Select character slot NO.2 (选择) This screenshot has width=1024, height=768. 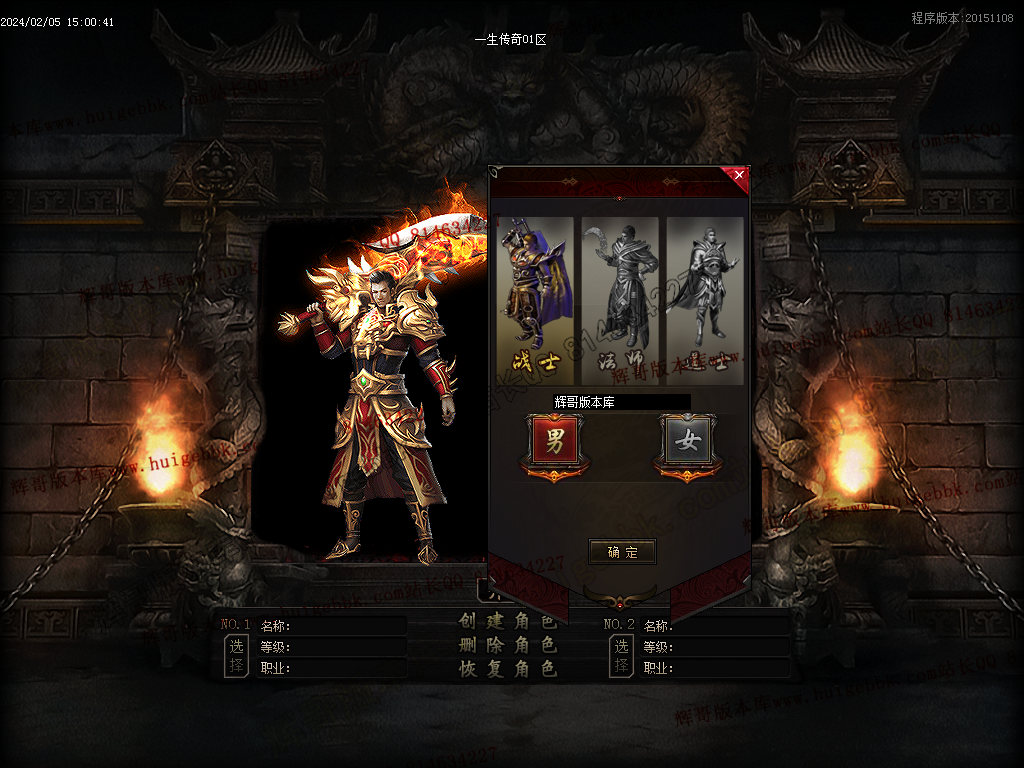click(x=621, y=656)
